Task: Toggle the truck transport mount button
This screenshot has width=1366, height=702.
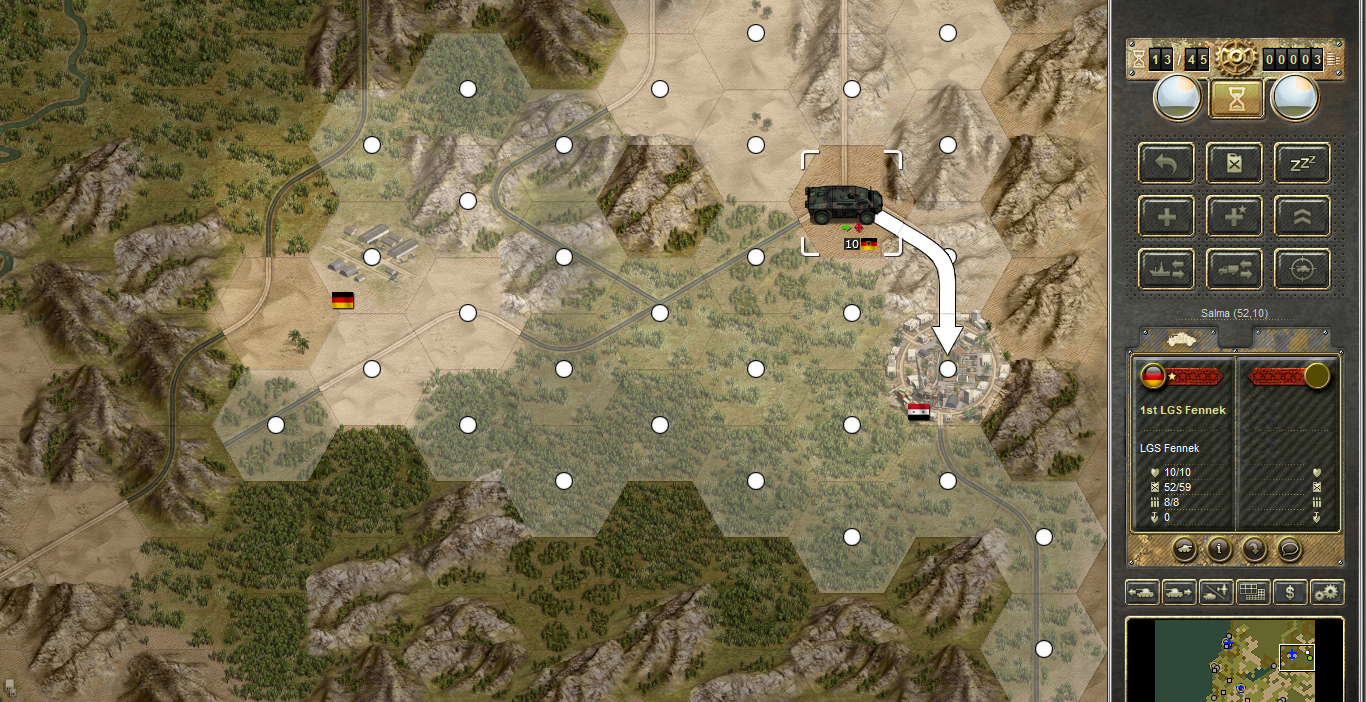Action: [1235, 268]
